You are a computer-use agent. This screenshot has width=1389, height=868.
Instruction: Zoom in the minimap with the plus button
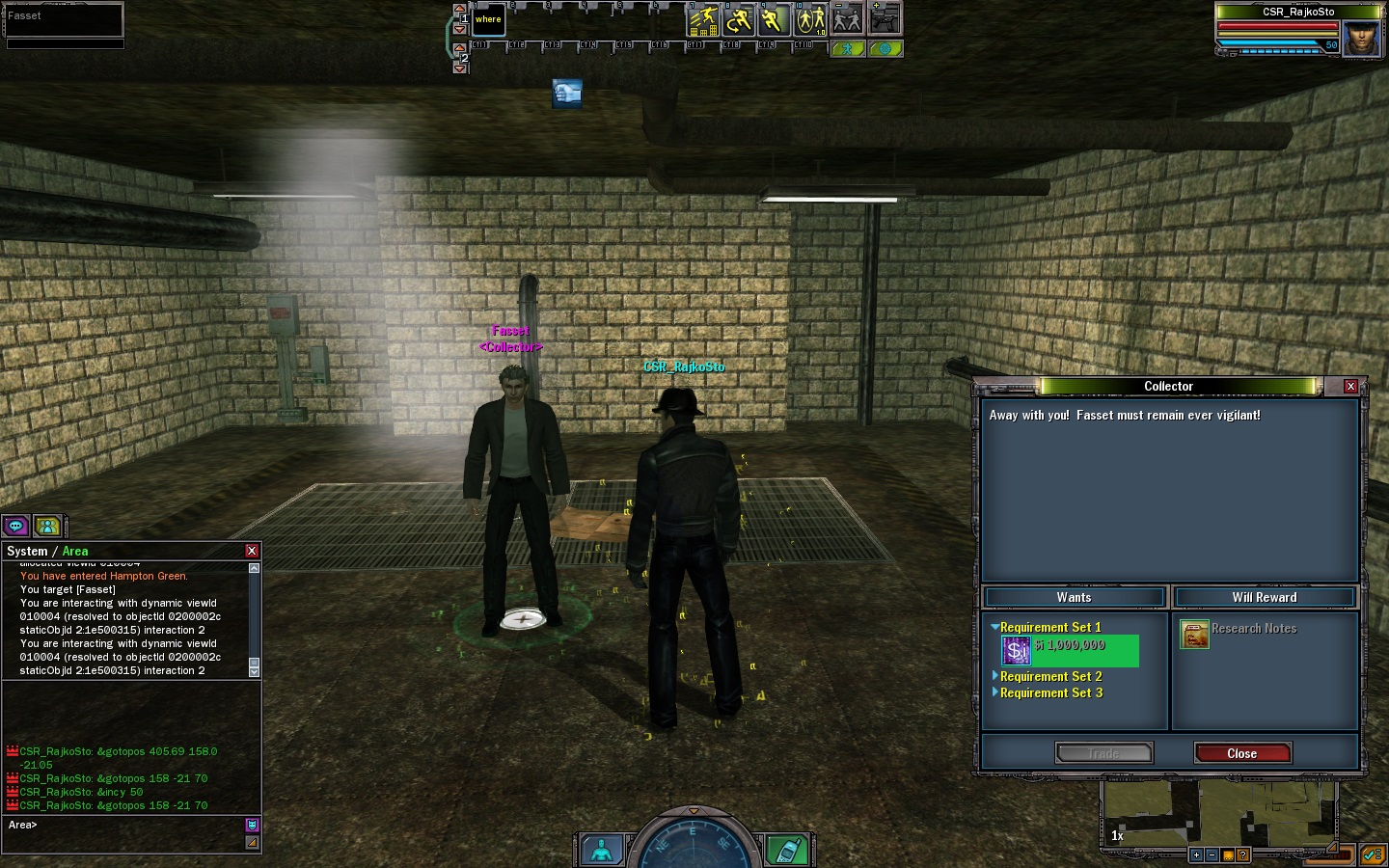(x=1196, y=854)
